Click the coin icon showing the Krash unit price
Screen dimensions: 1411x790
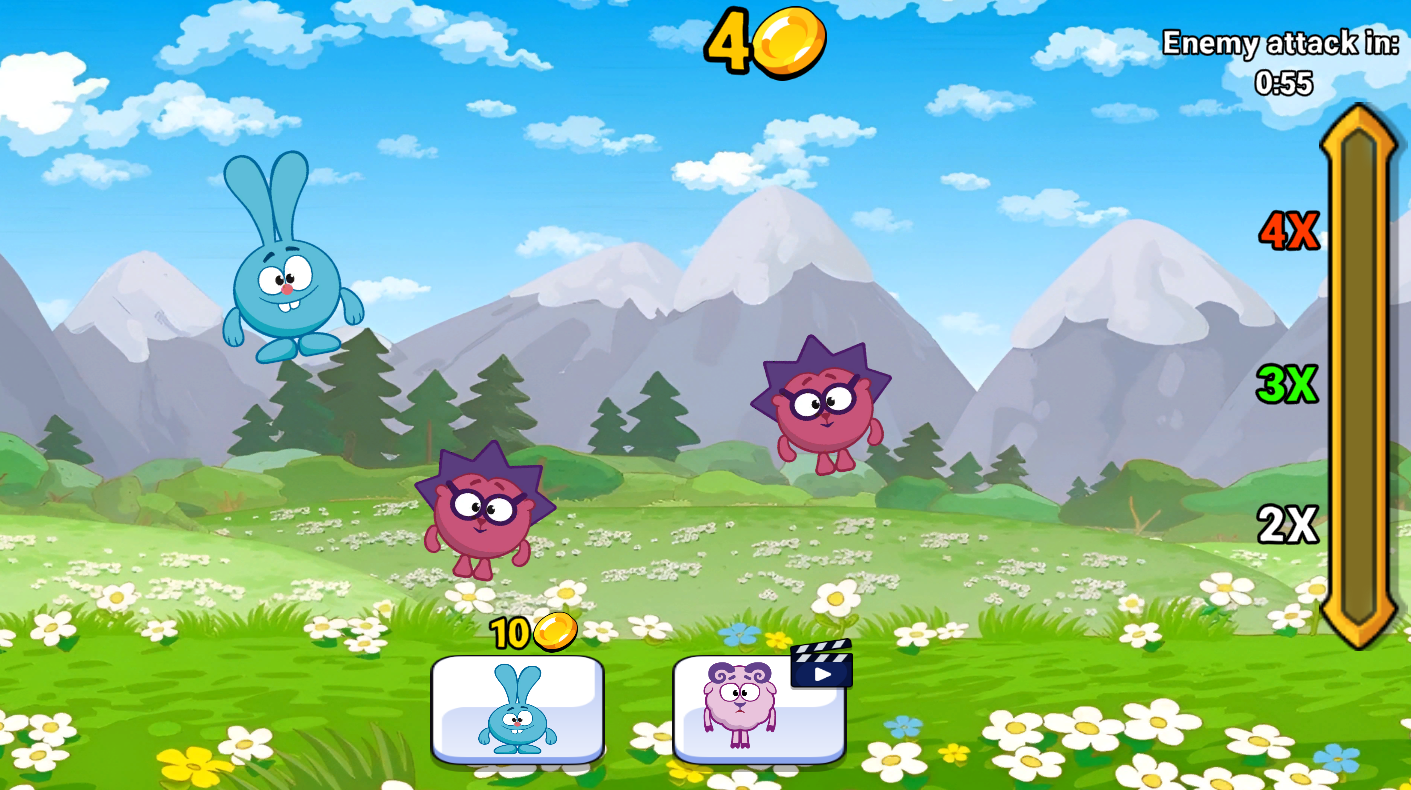pos(554,631)
